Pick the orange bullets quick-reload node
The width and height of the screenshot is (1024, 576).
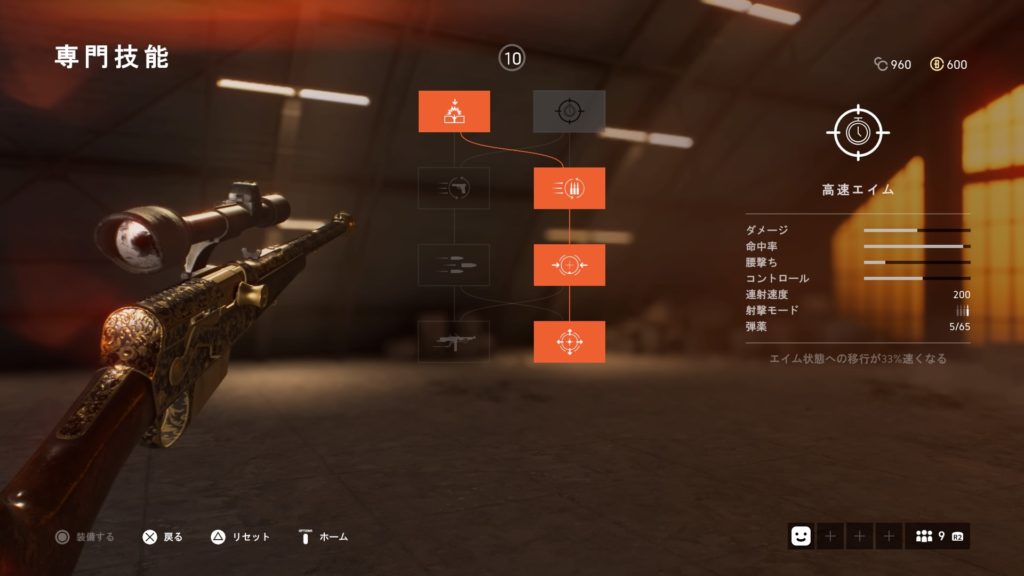tap(569, 188)
